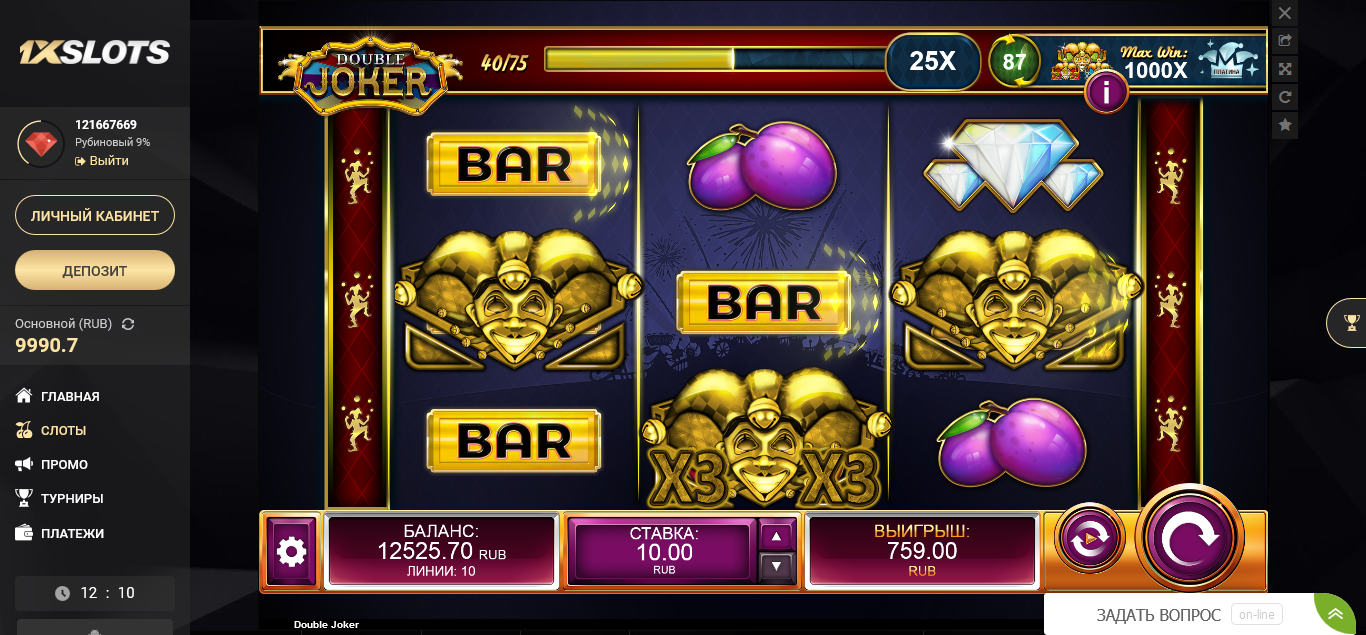Toggle fullscreen mode for the game

click(x=1285, y=69)
